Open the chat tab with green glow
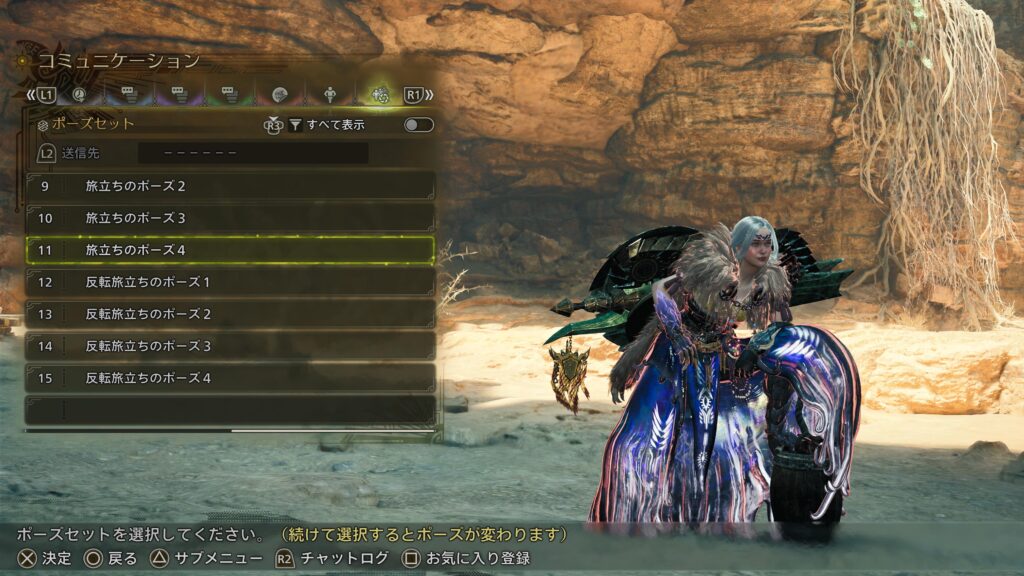Screen dimensions: 1024x576 point(229,95)
